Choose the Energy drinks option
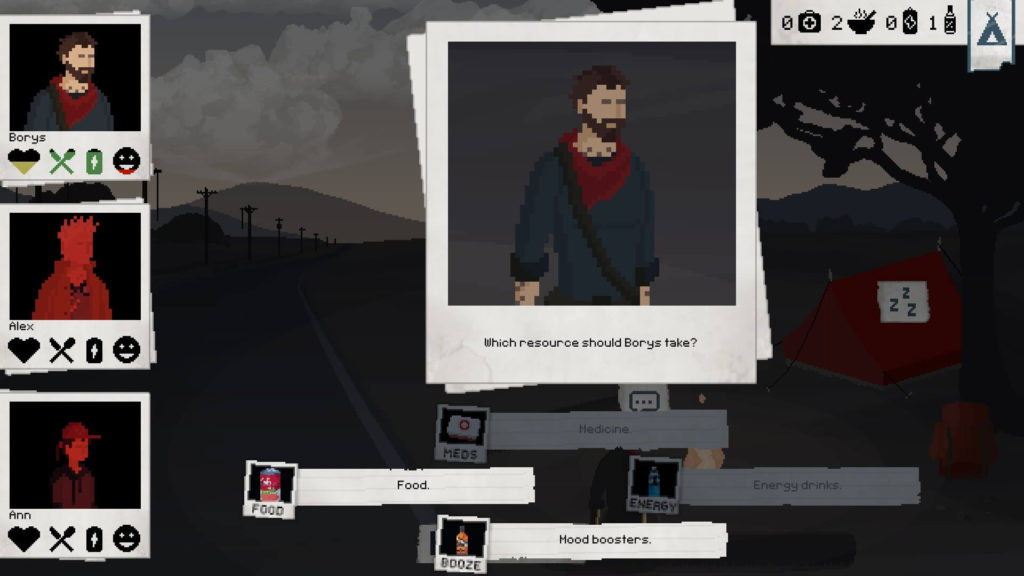This screenshot has height=576, width=1024. [797, 486]
